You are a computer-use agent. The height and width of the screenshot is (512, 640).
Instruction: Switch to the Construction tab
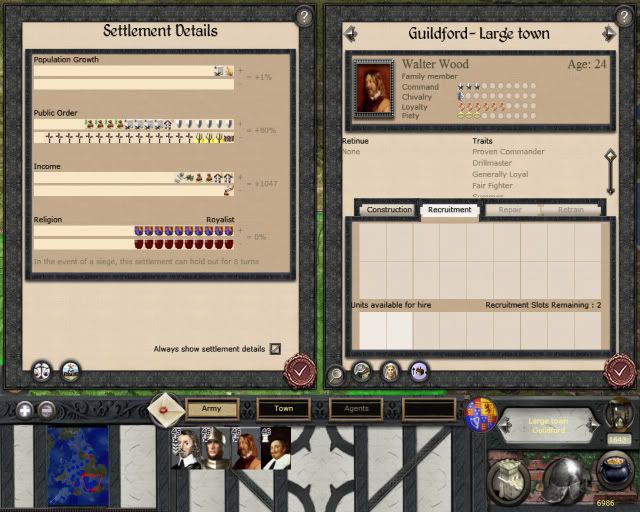pyautogui.click(x=389, y=210)
